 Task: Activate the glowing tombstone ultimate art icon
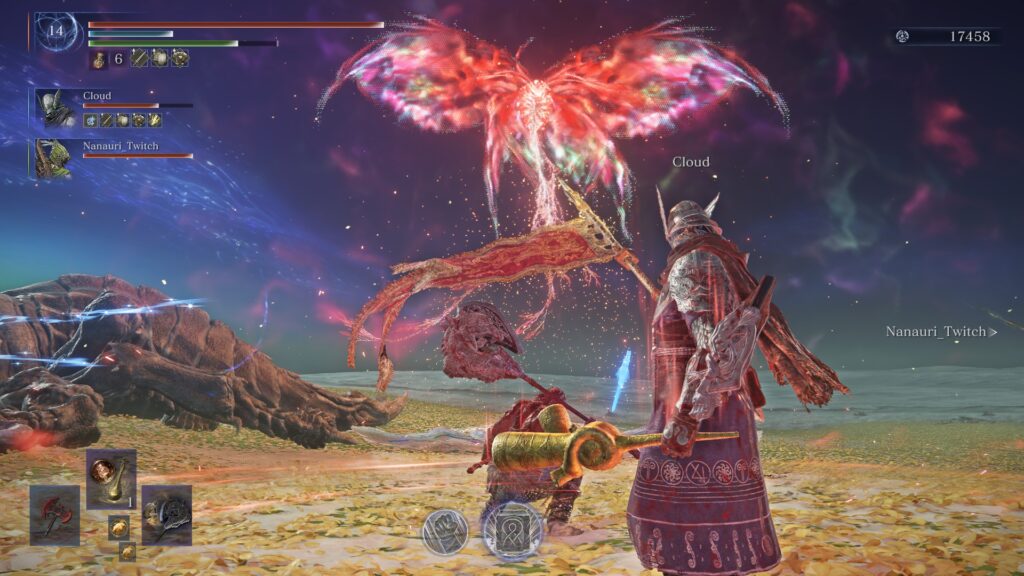[513, 529]
